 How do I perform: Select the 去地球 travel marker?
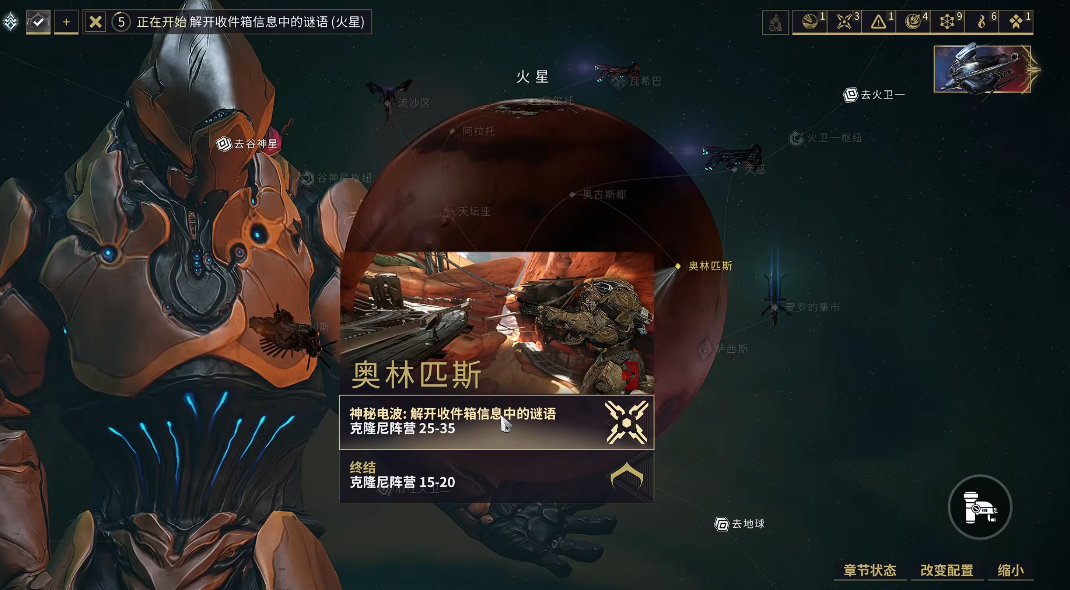coord(739,523)
